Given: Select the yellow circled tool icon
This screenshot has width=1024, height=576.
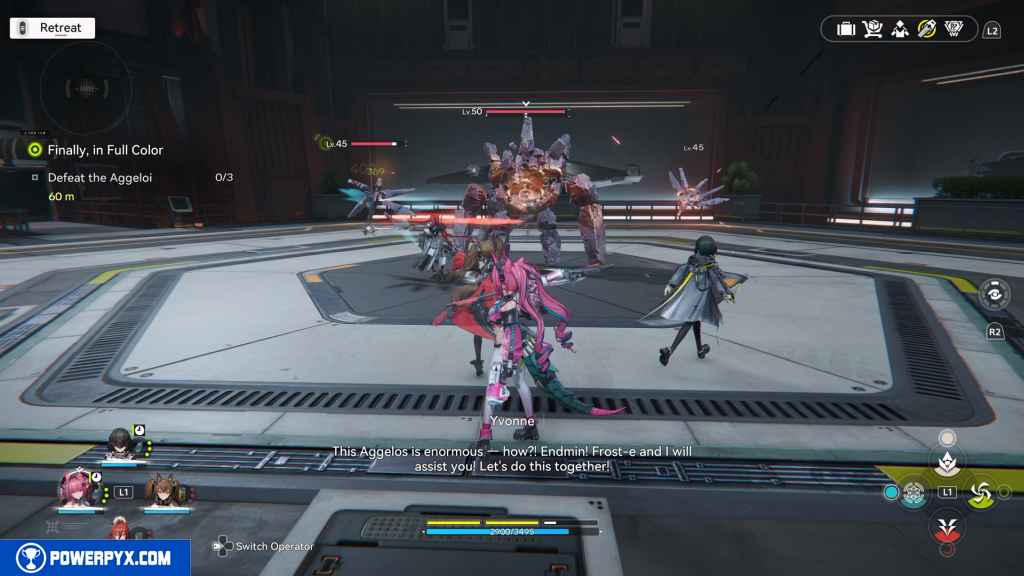Looking at the screenshot, I should [x=926, y=29].
